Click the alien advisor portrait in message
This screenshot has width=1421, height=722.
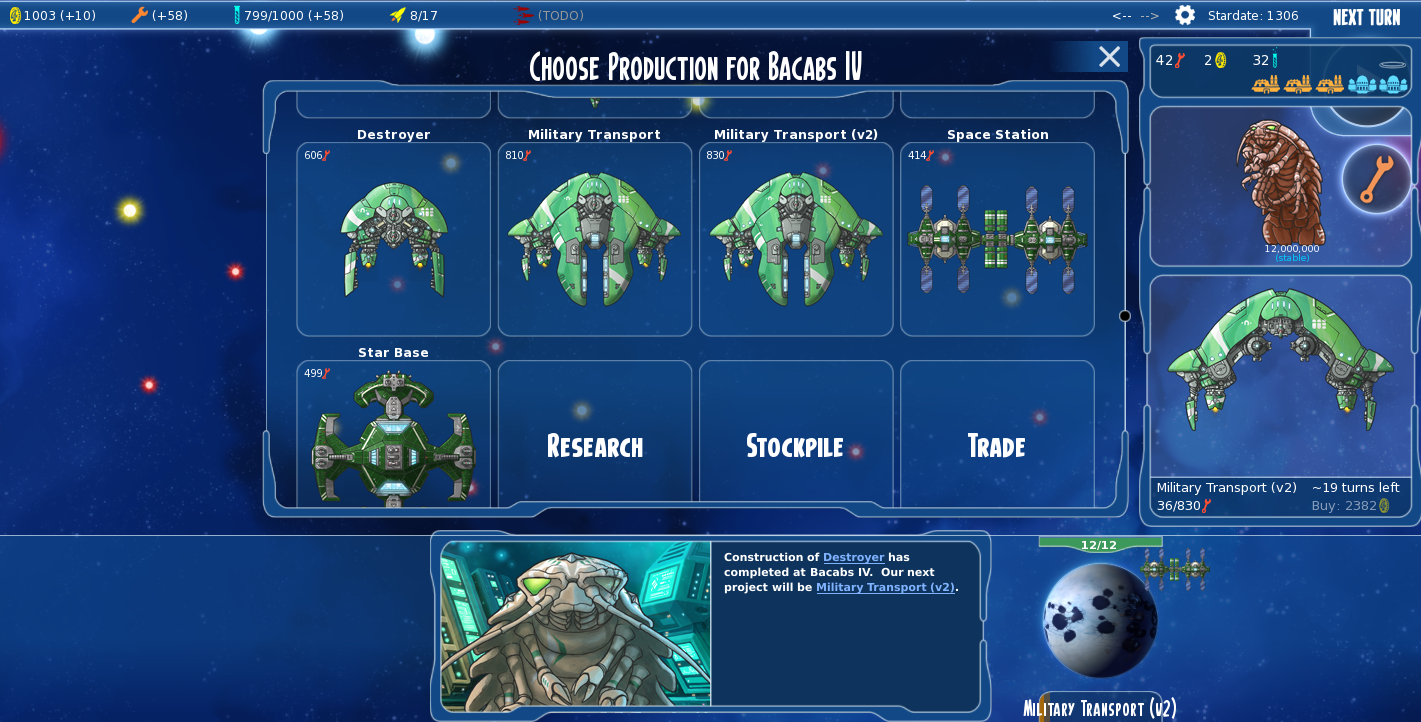[576, 625]
